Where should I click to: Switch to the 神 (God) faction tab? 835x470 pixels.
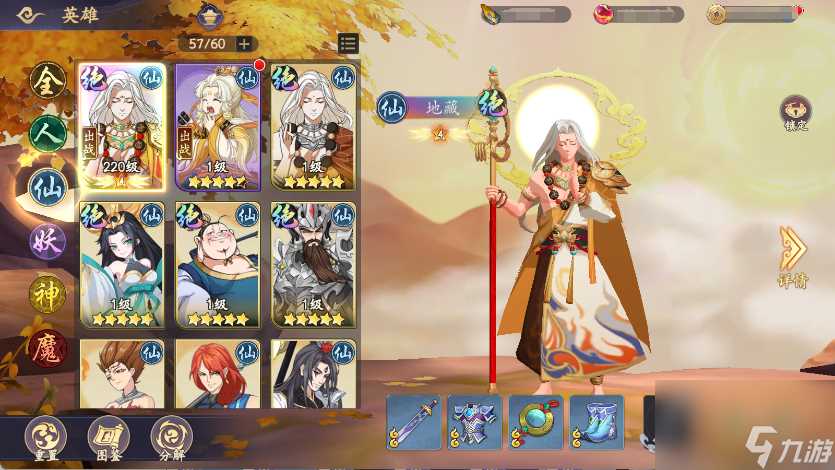[47, 292]
